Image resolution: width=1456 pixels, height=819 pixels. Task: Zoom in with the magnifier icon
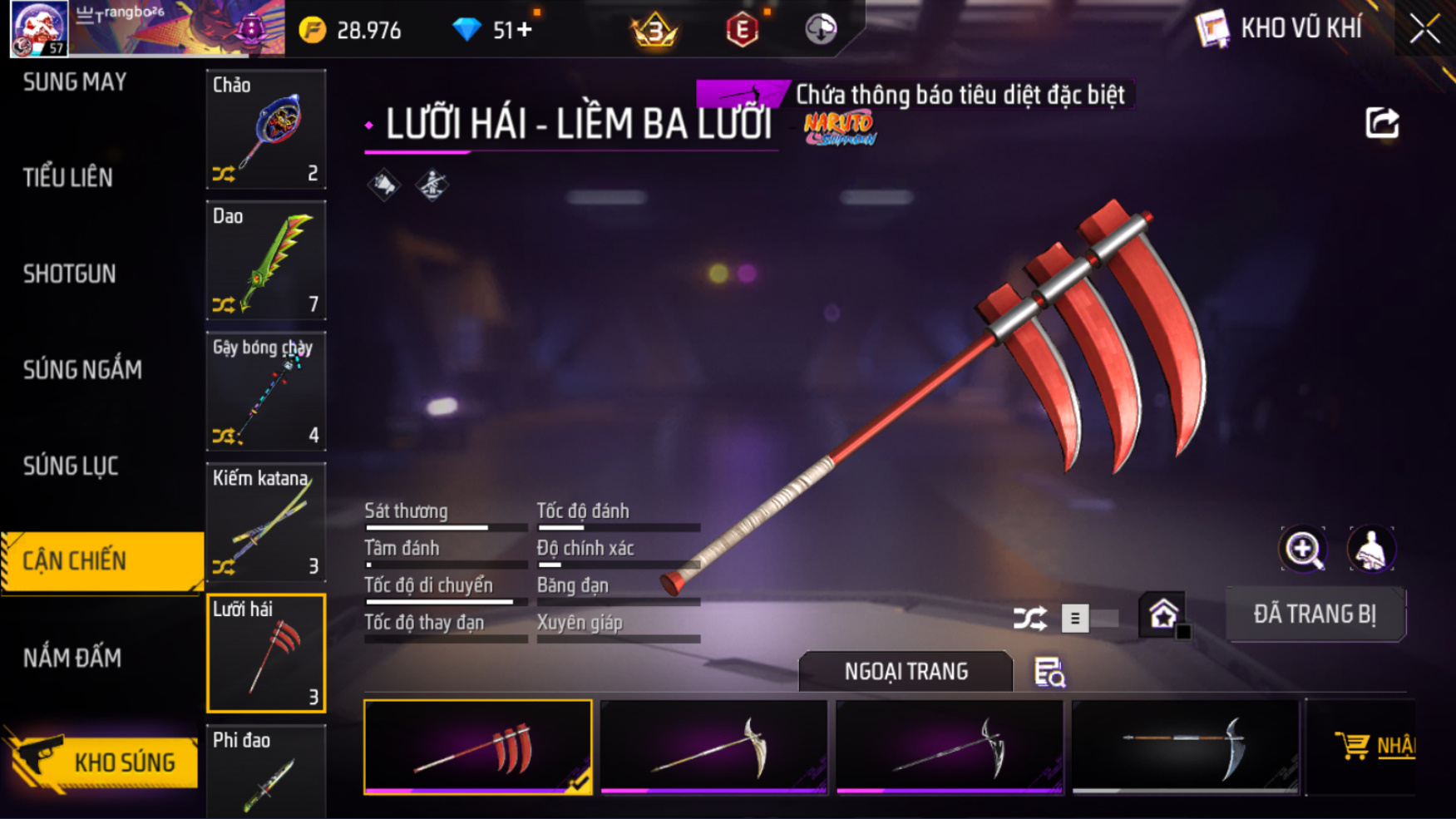(1303, 549)
